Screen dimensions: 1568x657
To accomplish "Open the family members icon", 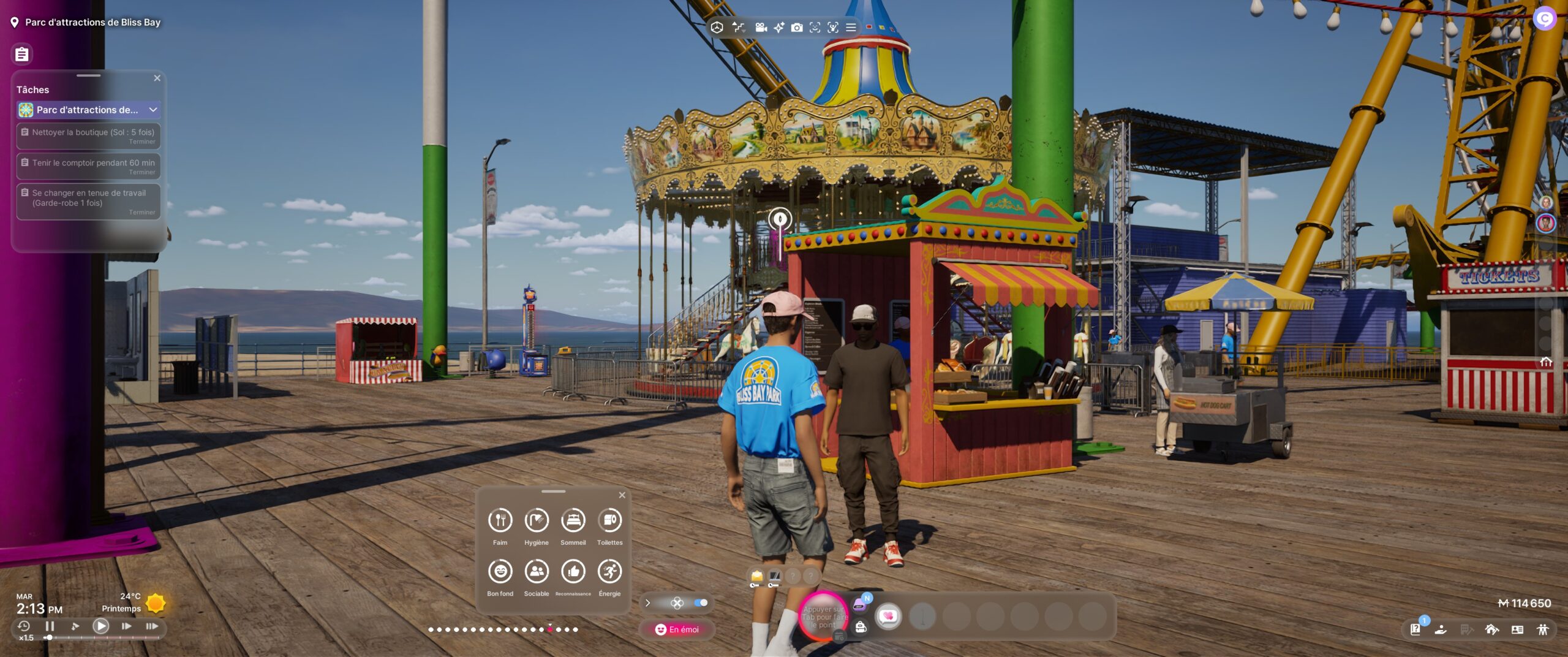I will tap(1542, 629).
